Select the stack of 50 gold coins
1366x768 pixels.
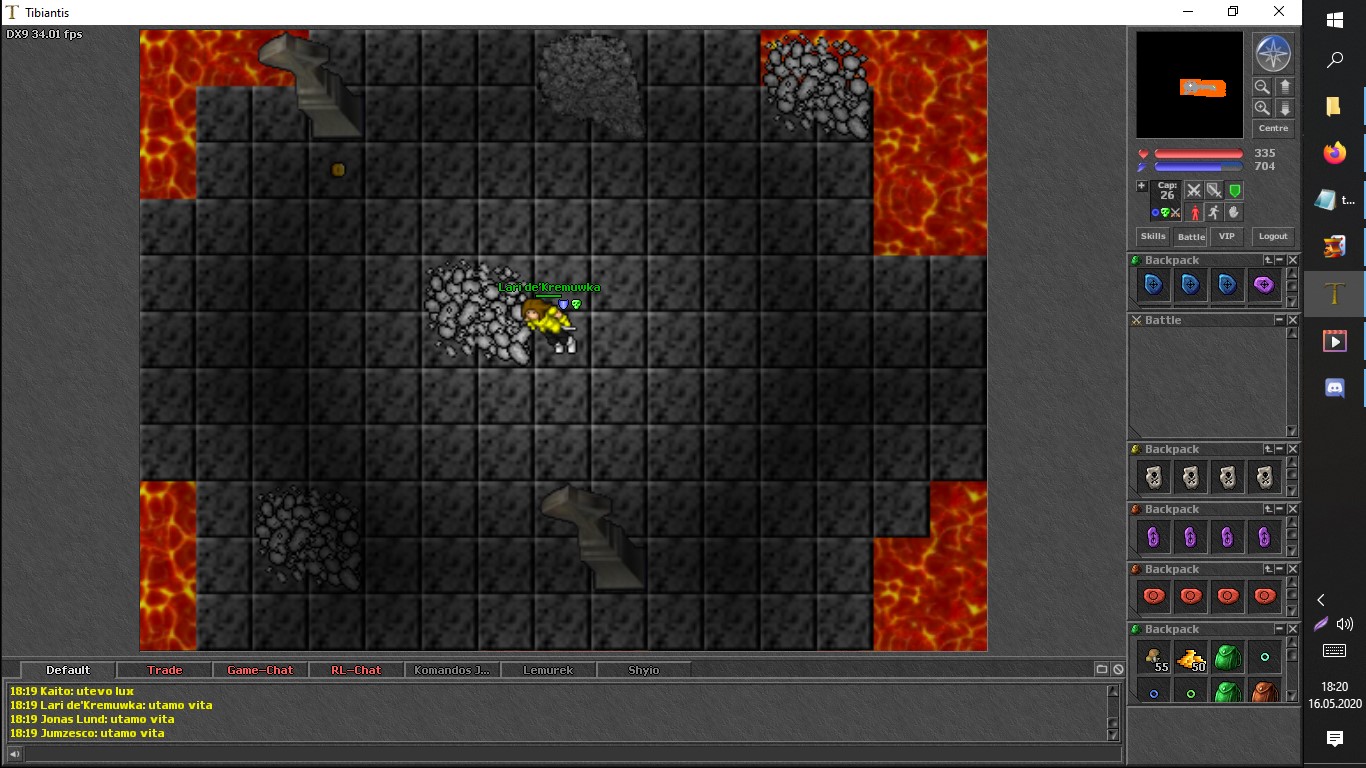pos(1190,659)
